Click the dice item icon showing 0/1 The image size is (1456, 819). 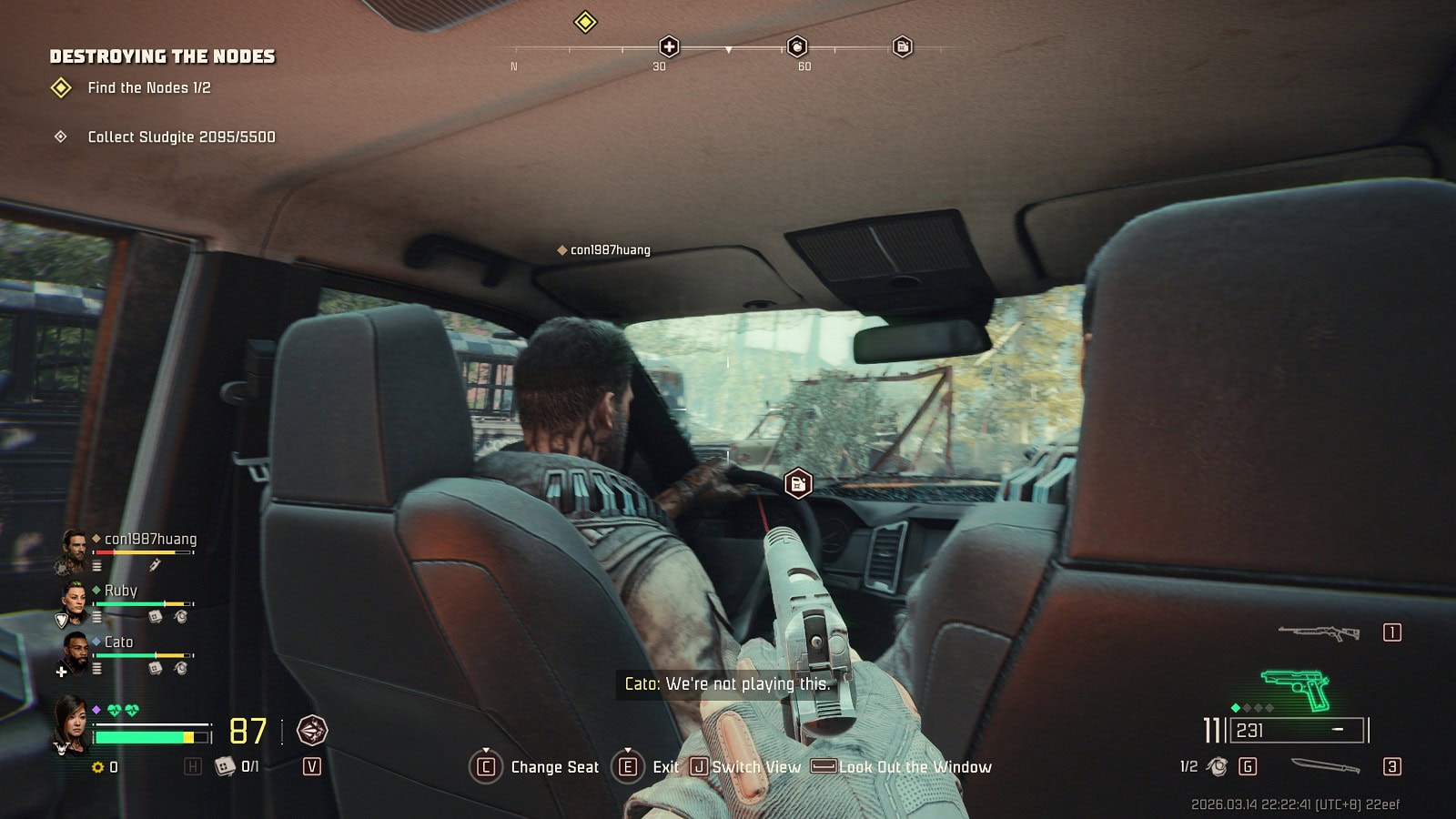point(225,766)
